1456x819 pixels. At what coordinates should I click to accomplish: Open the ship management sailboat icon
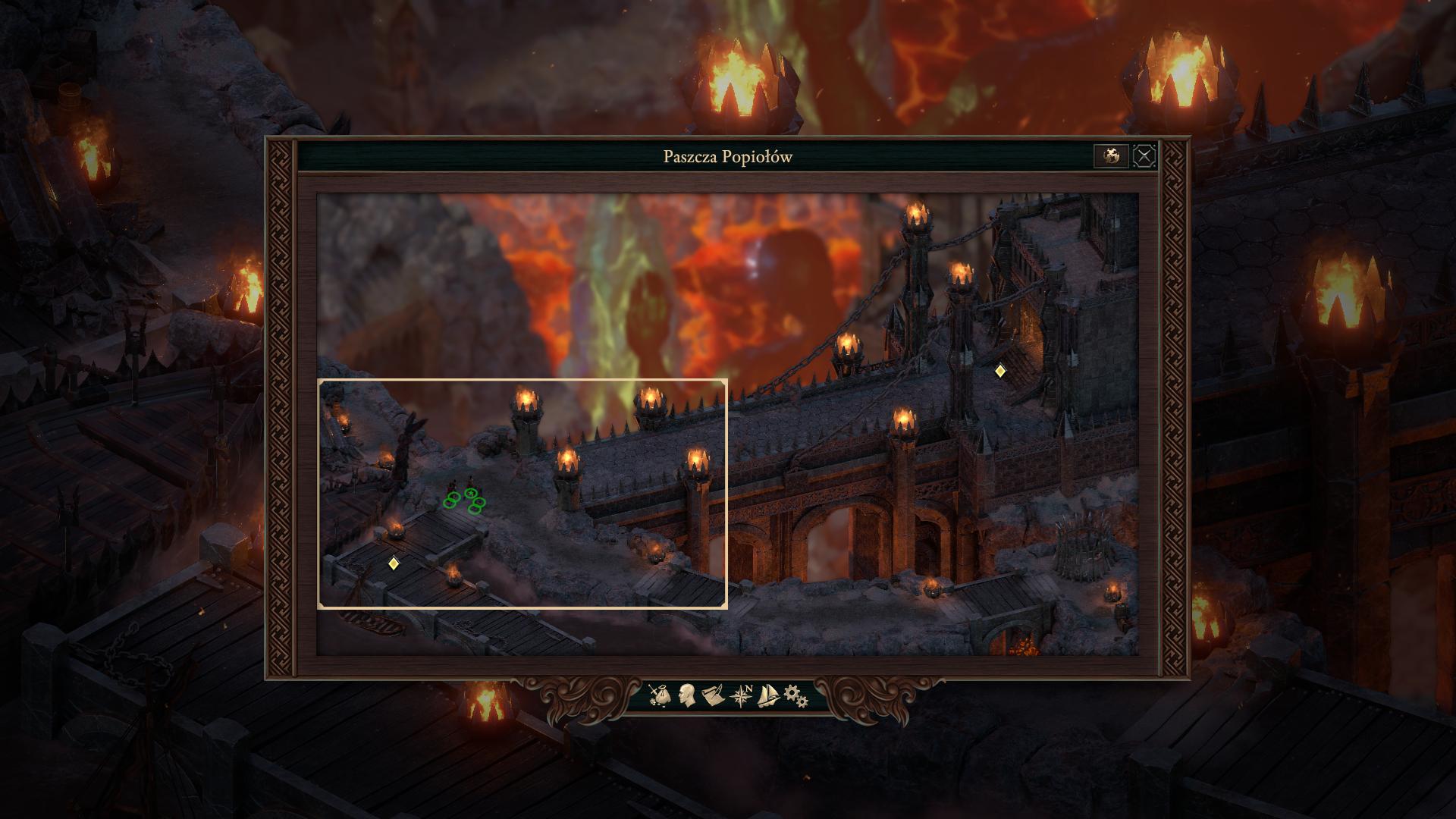768,695
